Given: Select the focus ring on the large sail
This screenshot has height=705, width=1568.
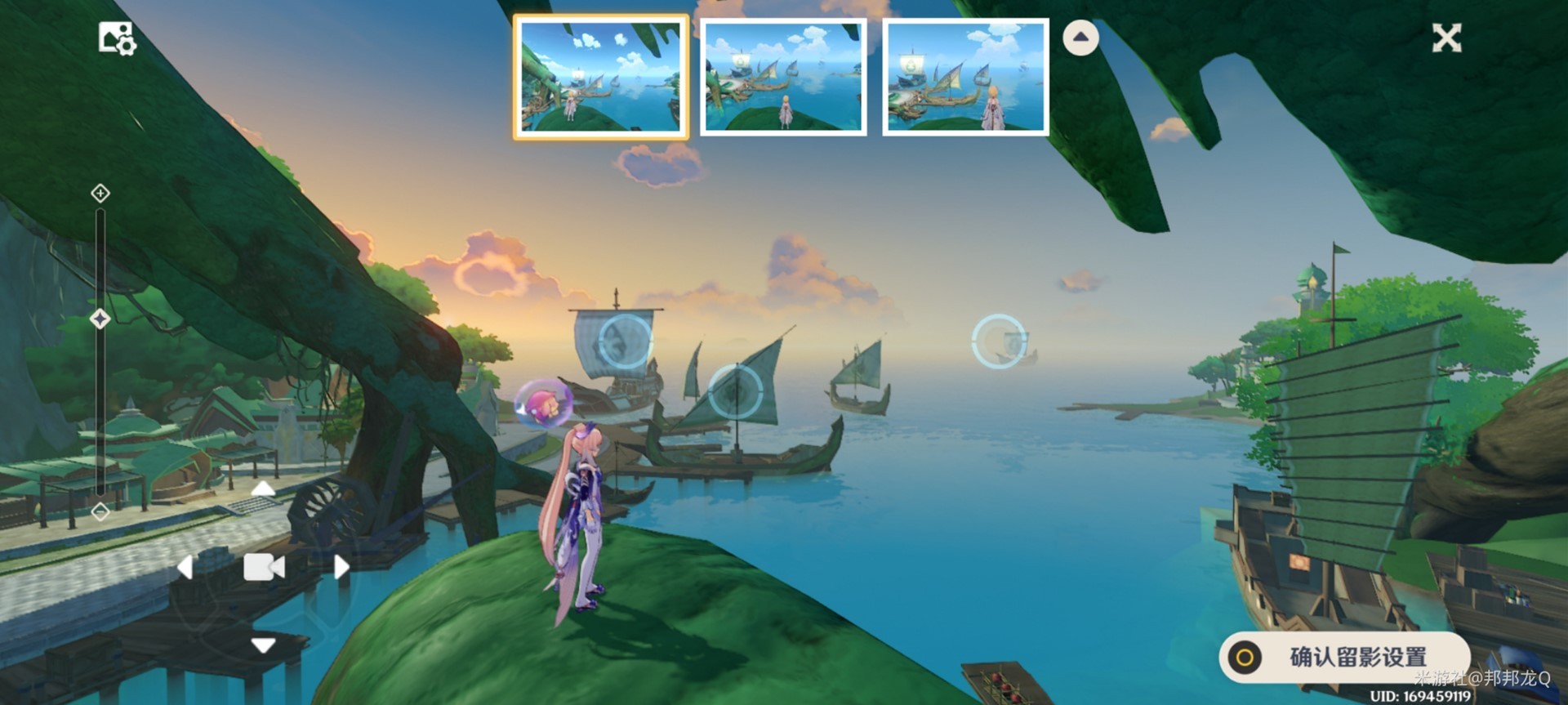Looking at the screenshot, I should pos(626,341).
